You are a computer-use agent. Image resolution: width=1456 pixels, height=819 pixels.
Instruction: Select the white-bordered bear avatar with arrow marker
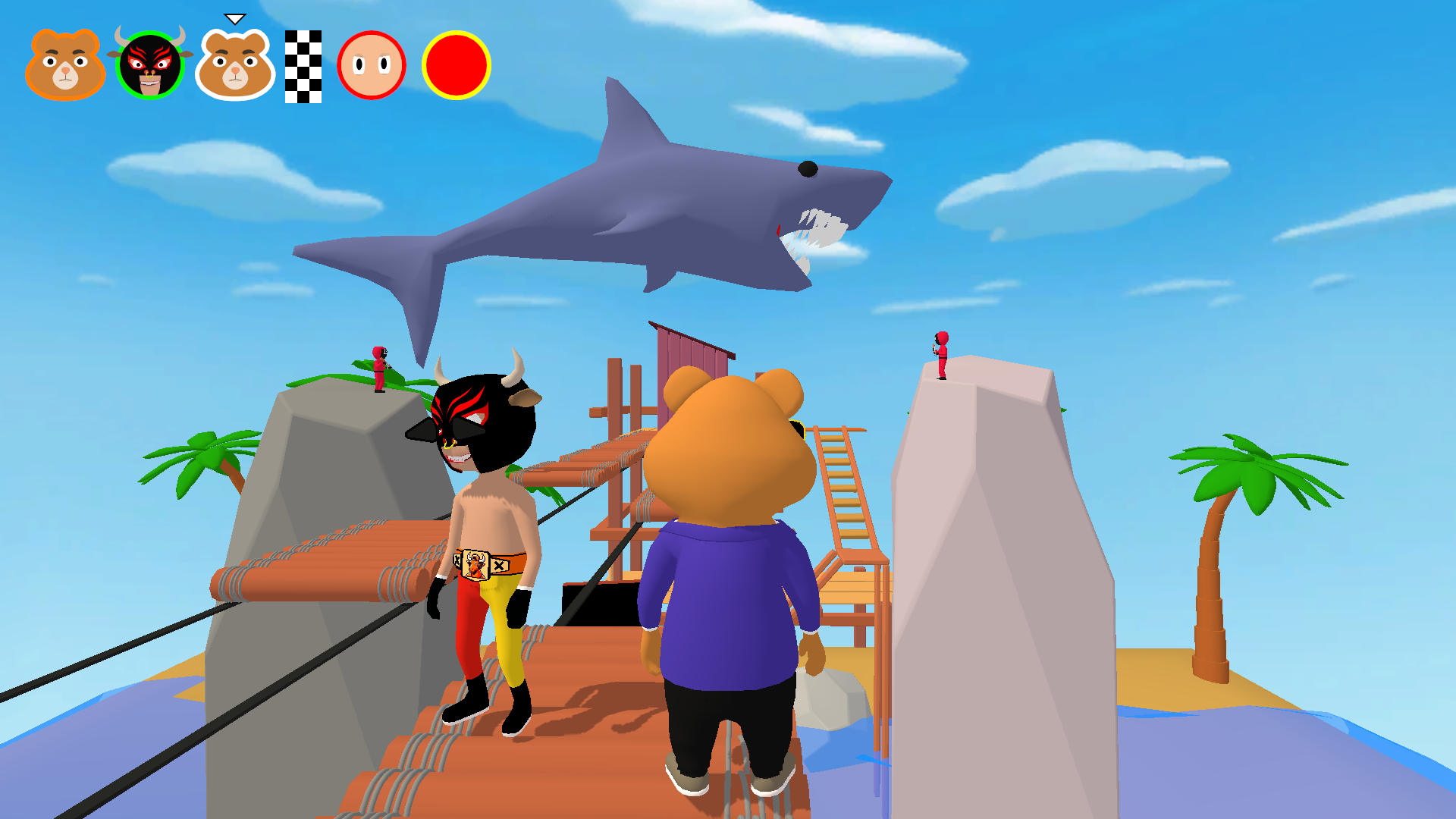[x=235, y=64]
